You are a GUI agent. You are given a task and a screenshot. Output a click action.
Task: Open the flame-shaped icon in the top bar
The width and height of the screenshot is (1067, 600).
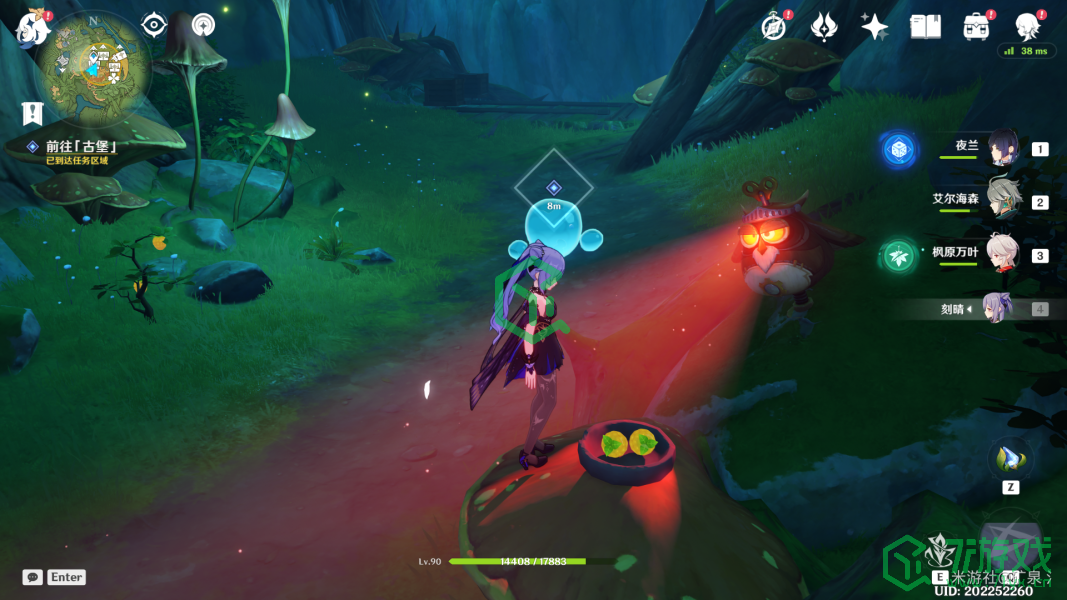[x=824, y=27]
